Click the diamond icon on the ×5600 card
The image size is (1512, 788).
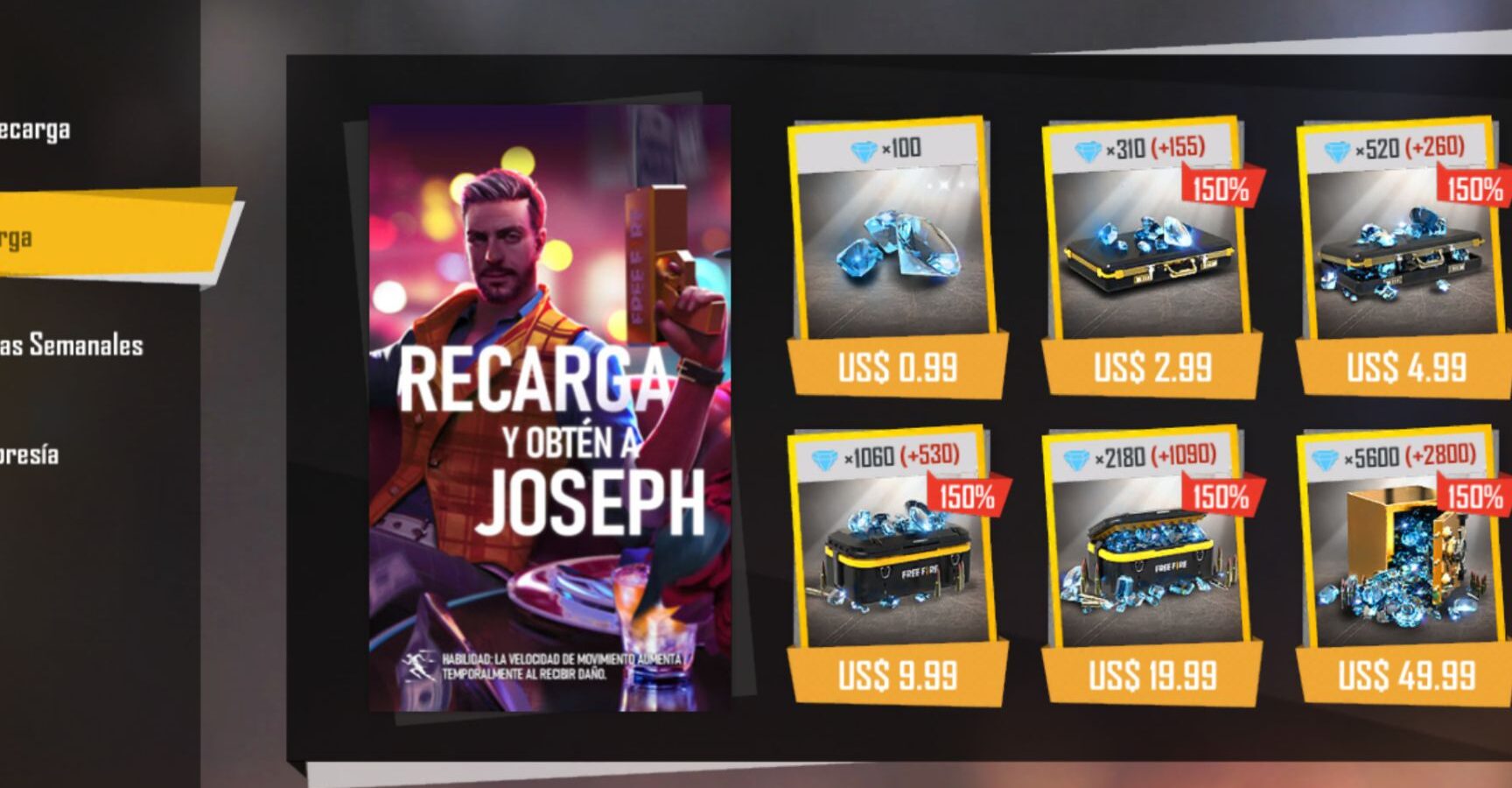pos(1326,456)
